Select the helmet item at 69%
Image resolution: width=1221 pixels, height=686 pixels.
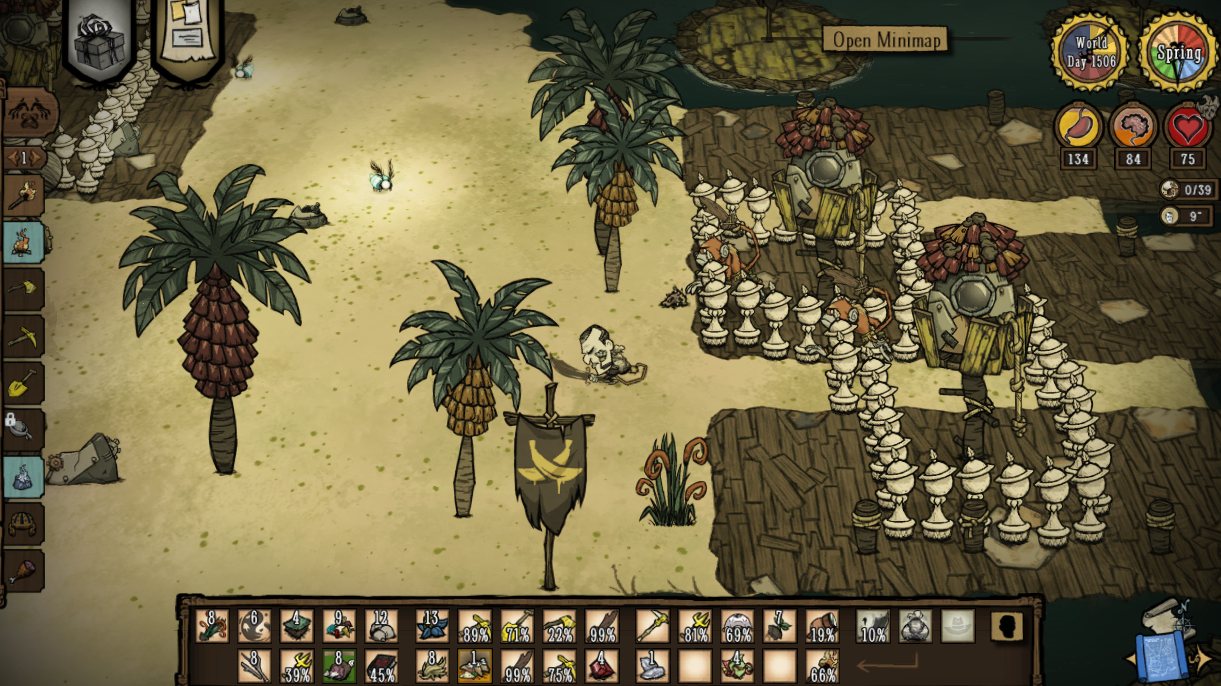[737, 627]
